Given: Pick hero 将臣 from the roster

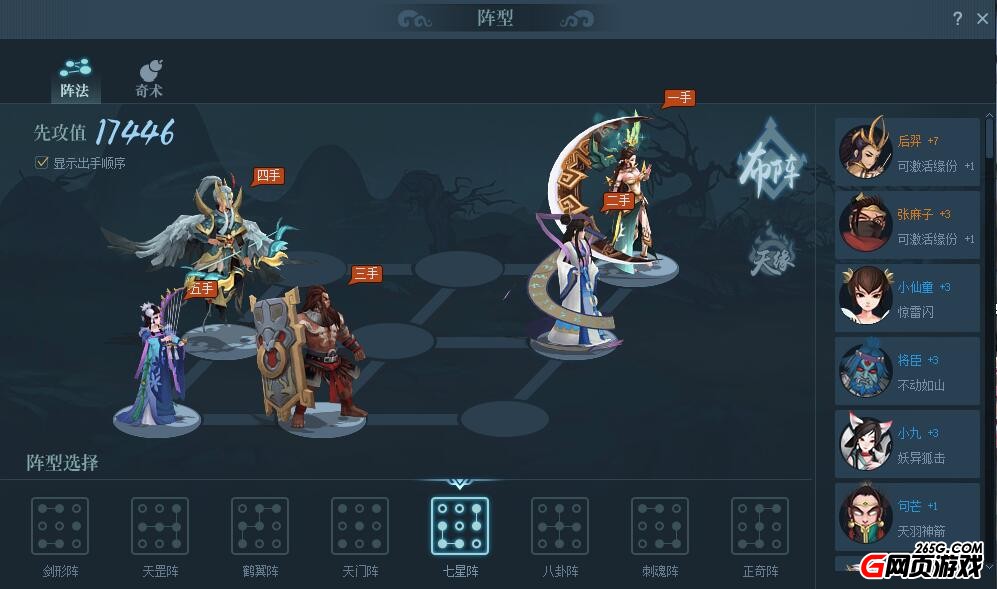Looking at the screenshot, I should point(907,372).
